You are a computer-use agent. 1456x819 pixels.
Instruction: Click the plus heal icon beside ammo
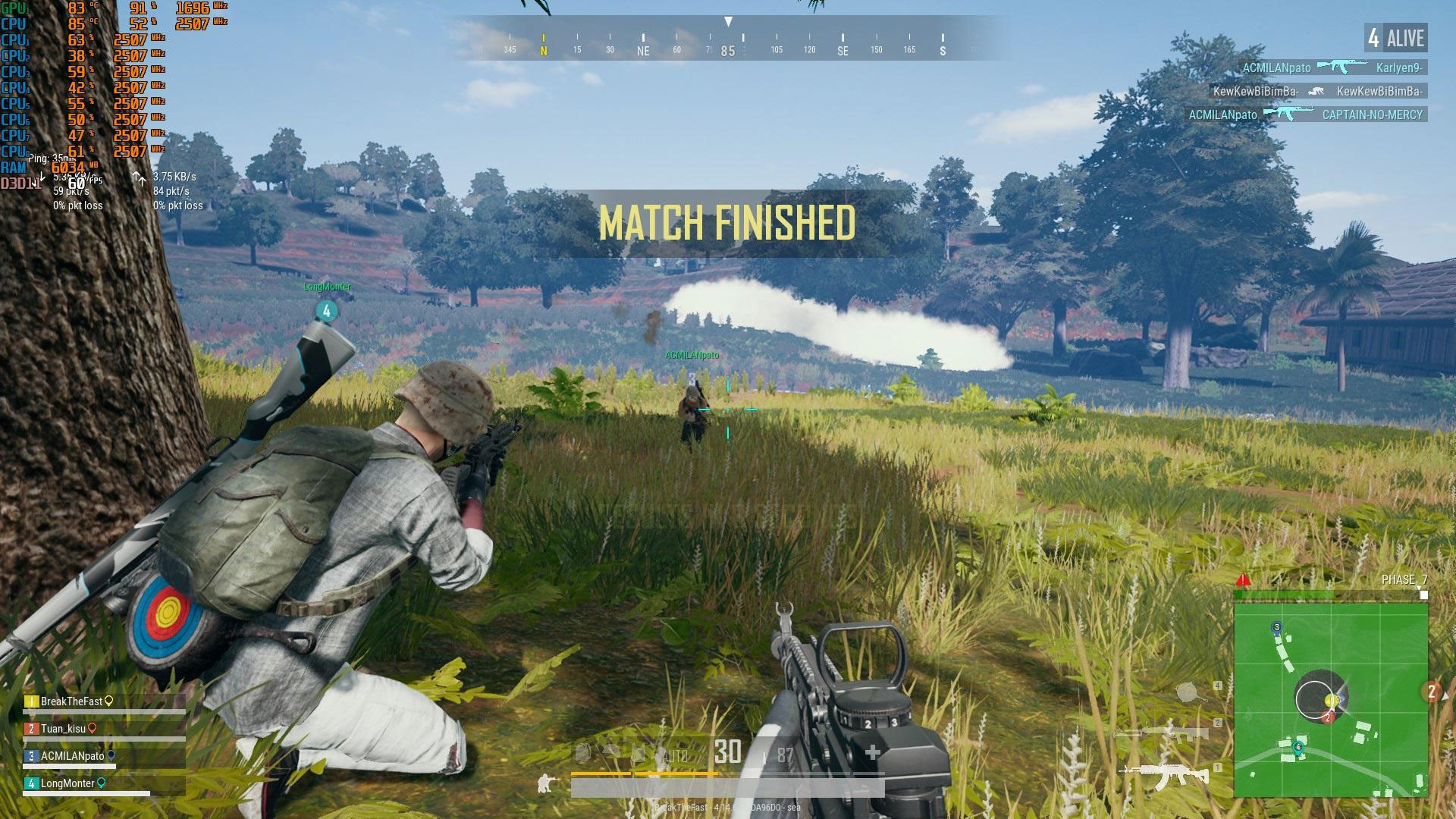[x=872, y=752]
